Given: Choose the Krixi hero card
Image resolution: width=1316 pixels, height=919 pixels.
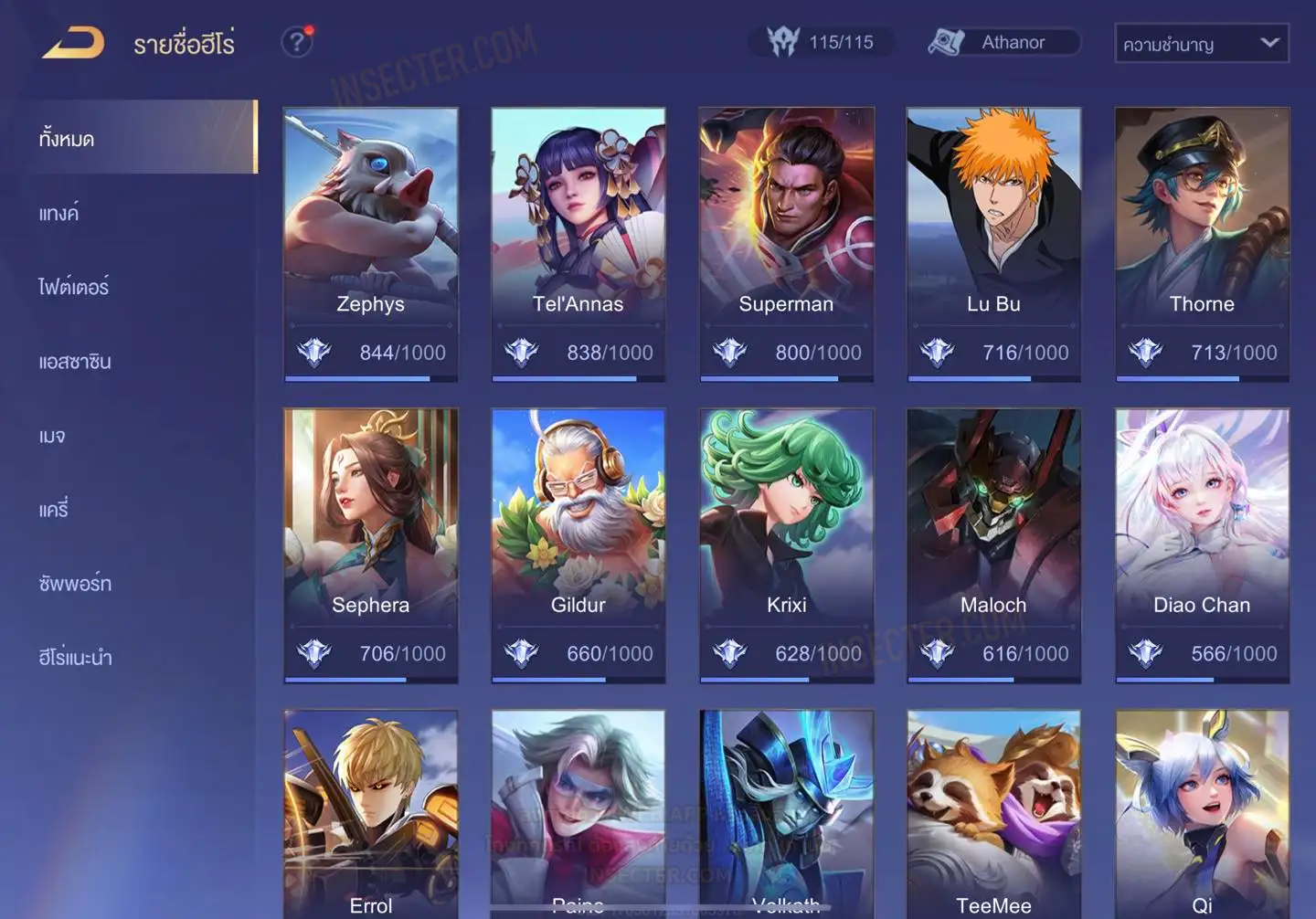Looking at the screenshot, I should [x=786, y=545].
